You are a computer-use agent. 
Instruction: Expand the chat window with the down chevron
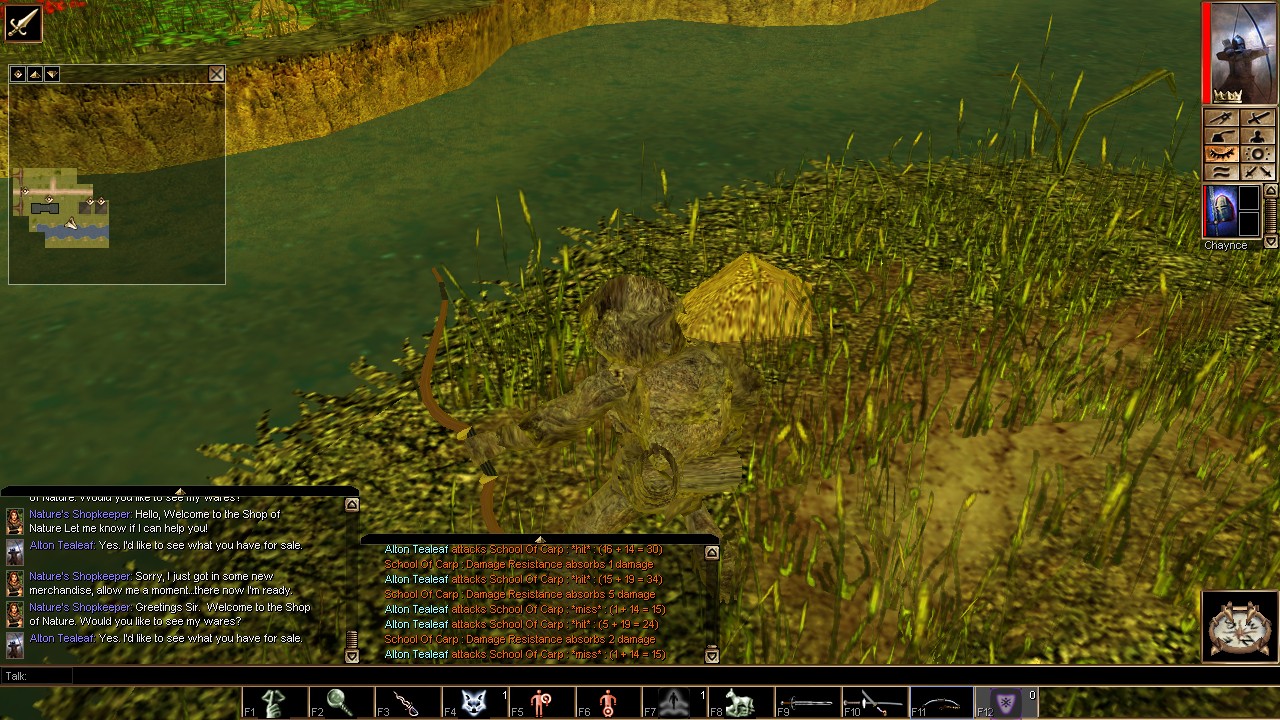[x=352, y=654]
